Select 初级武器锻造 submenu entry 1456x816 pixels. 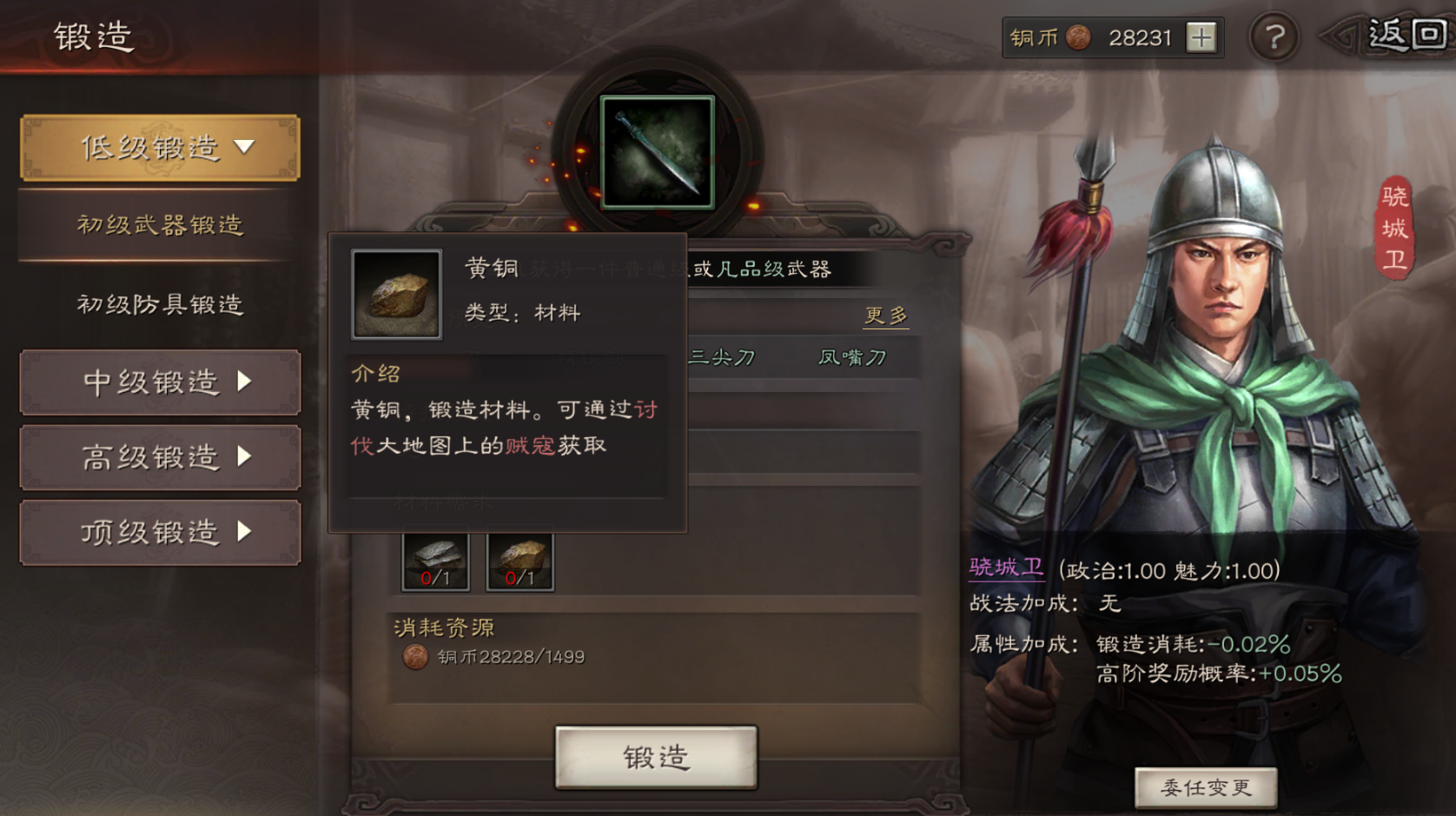coord(160,225)
